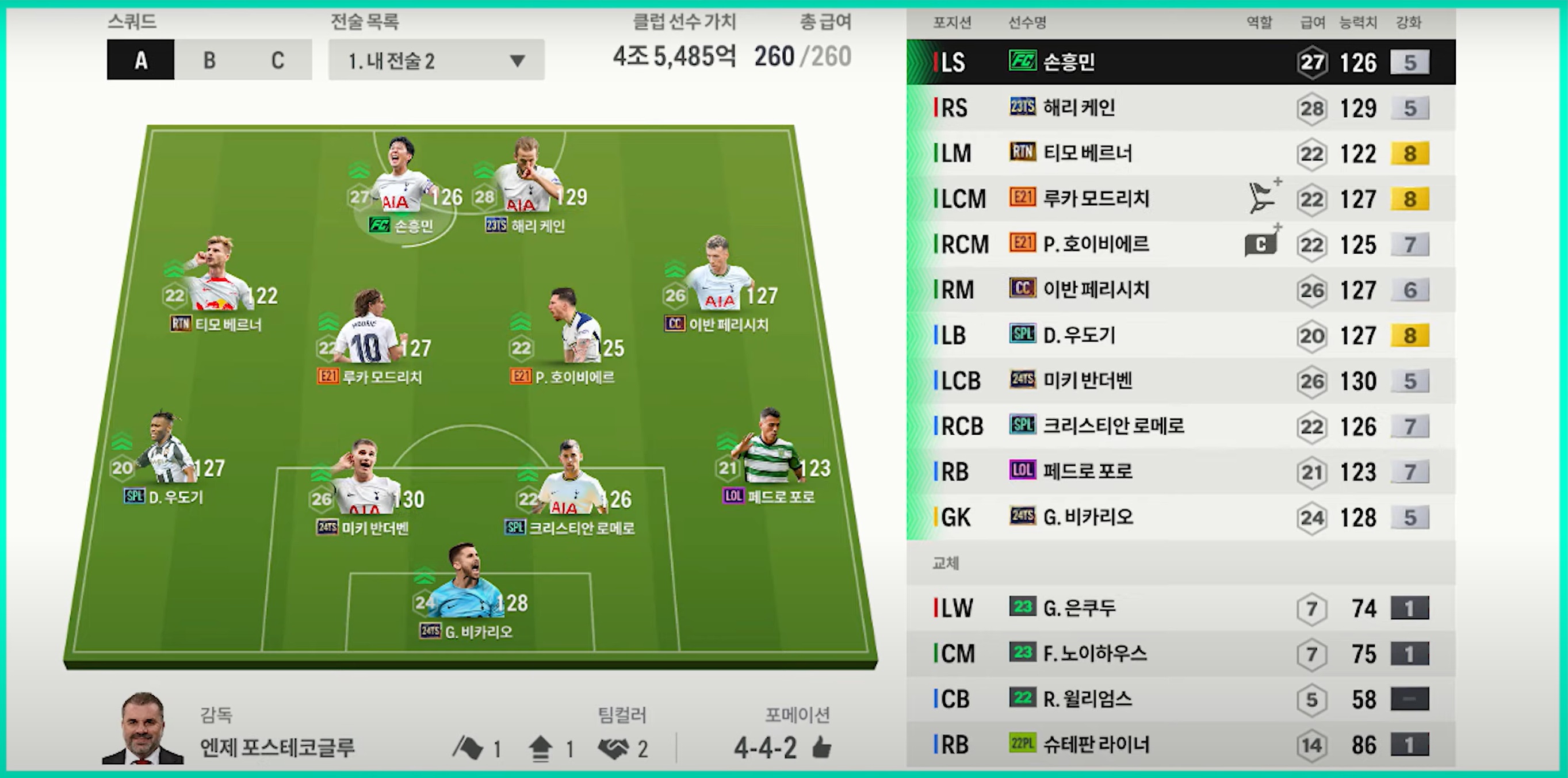Select 손흥민 LS row in player list

[1180, 62]
